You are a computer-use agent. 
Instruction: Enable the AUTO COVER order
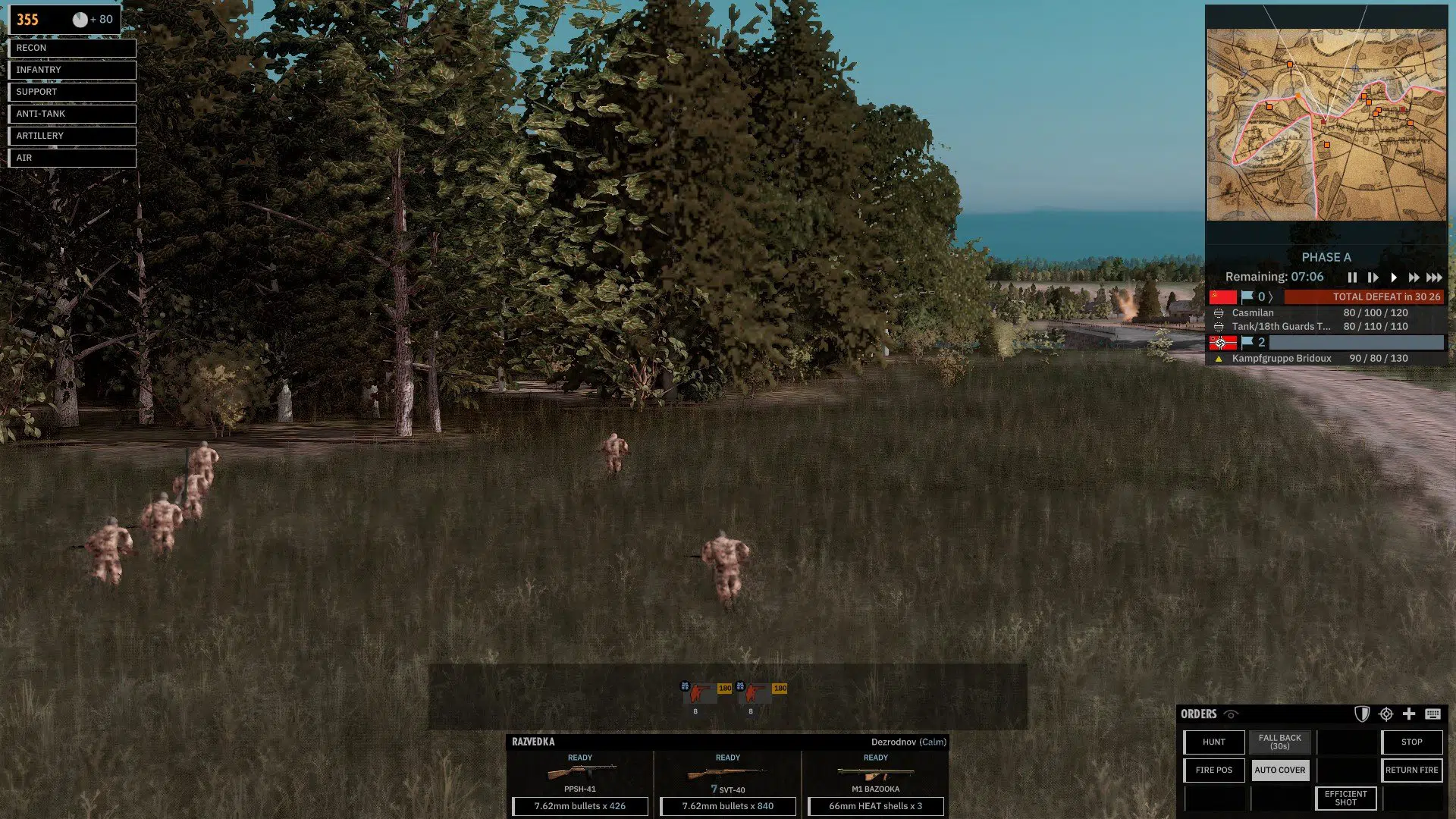pyautogui.click(x=1280, y=770)
